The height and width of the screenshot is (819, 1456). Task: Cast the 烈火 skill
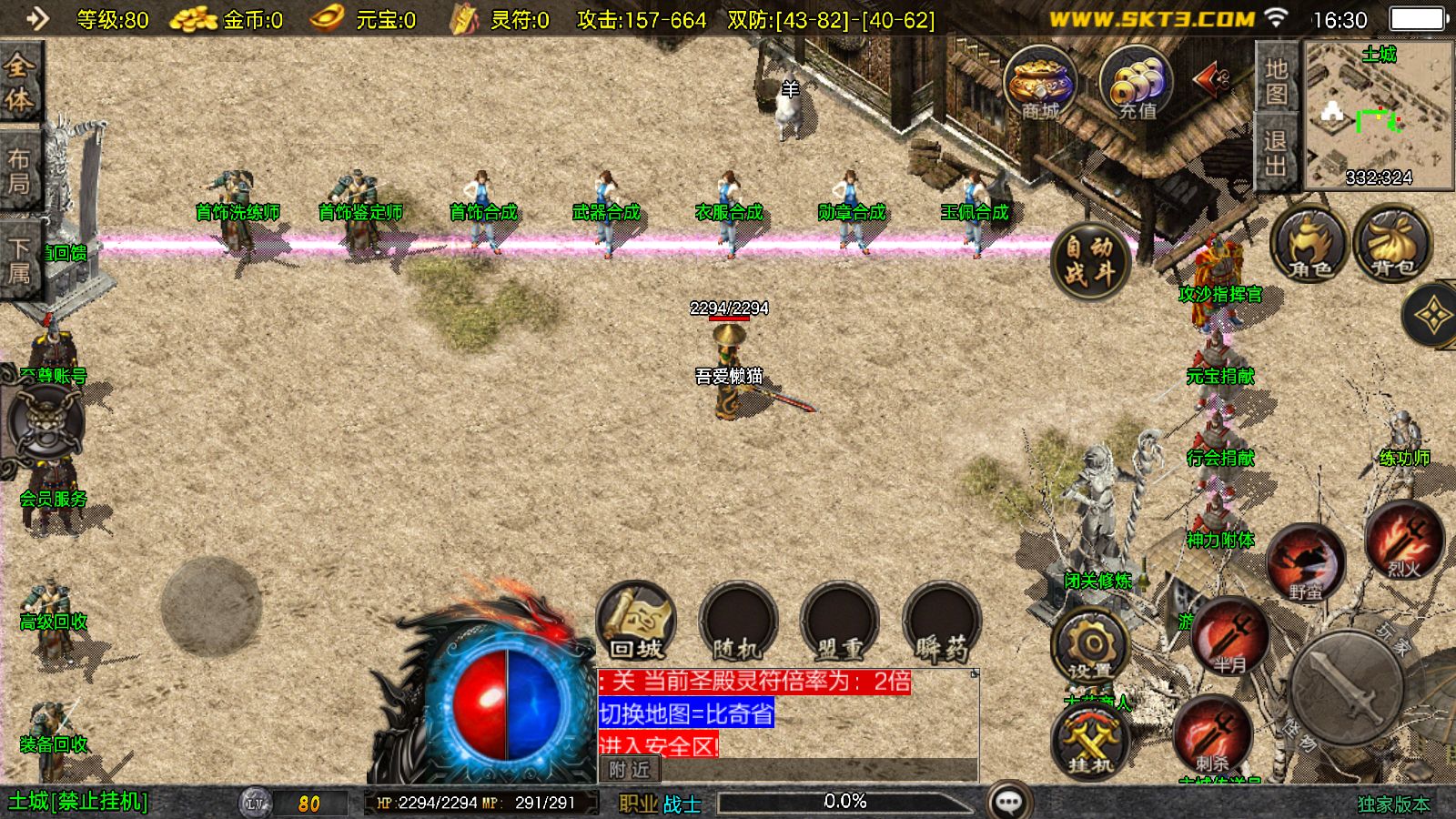(x=1404, y=541)
